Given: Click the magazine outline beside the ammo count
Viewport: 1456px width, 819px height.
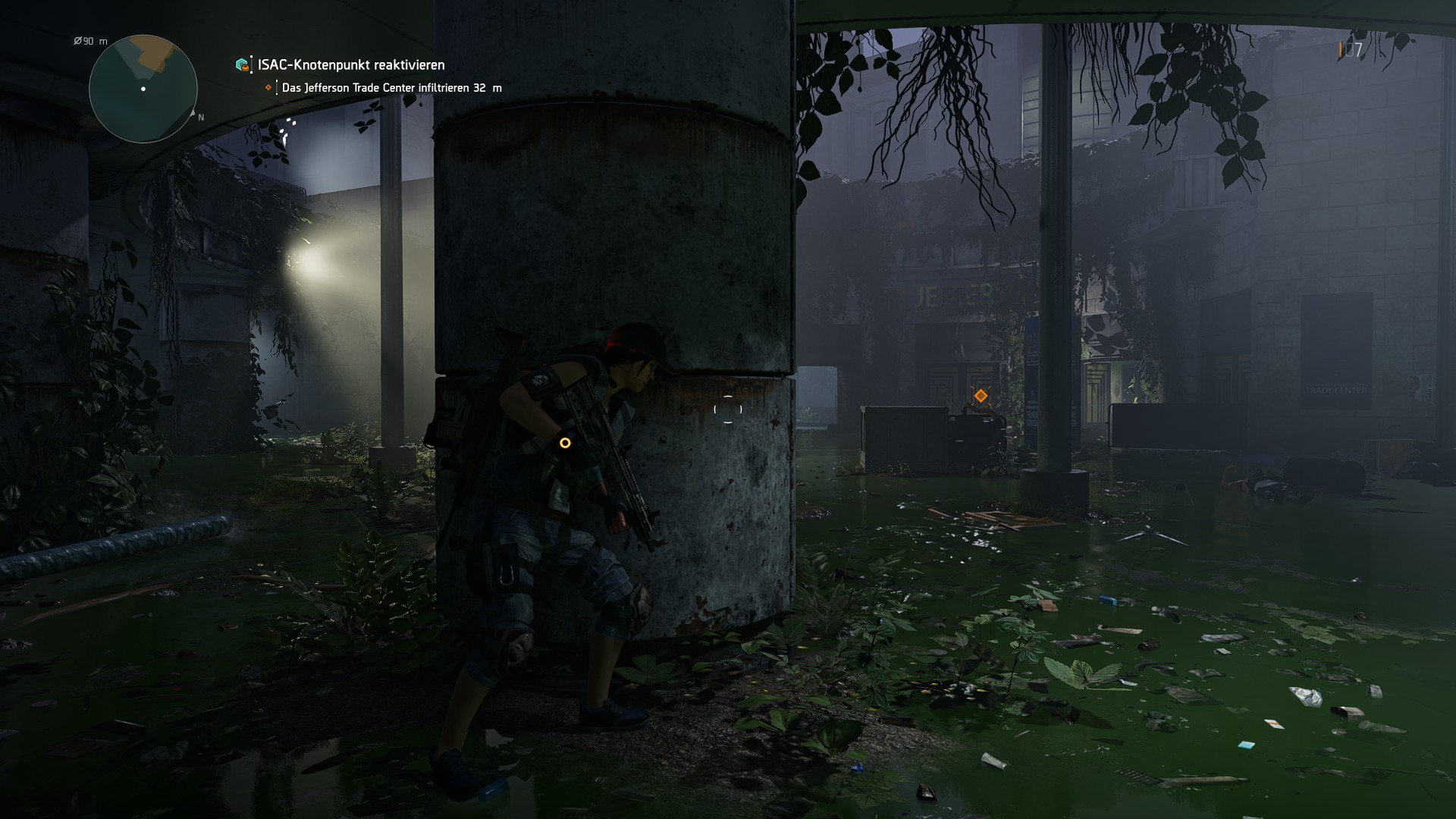Looking at the screenshot, I should click(1350, 49).
